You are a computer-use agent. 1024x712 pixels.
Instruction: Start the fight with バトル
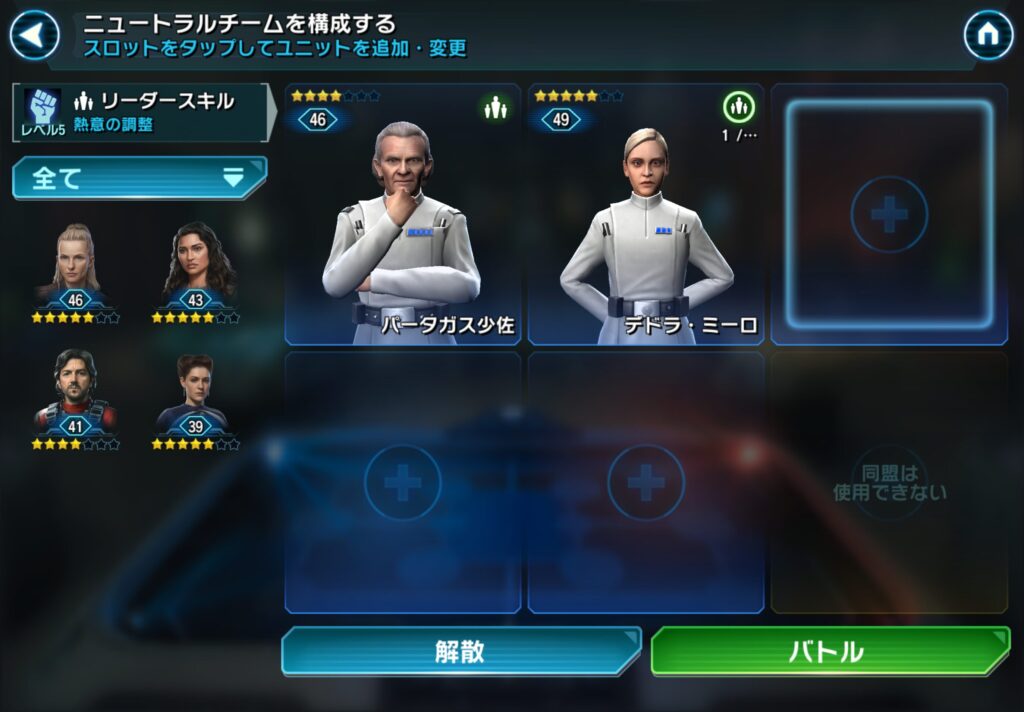829,652
